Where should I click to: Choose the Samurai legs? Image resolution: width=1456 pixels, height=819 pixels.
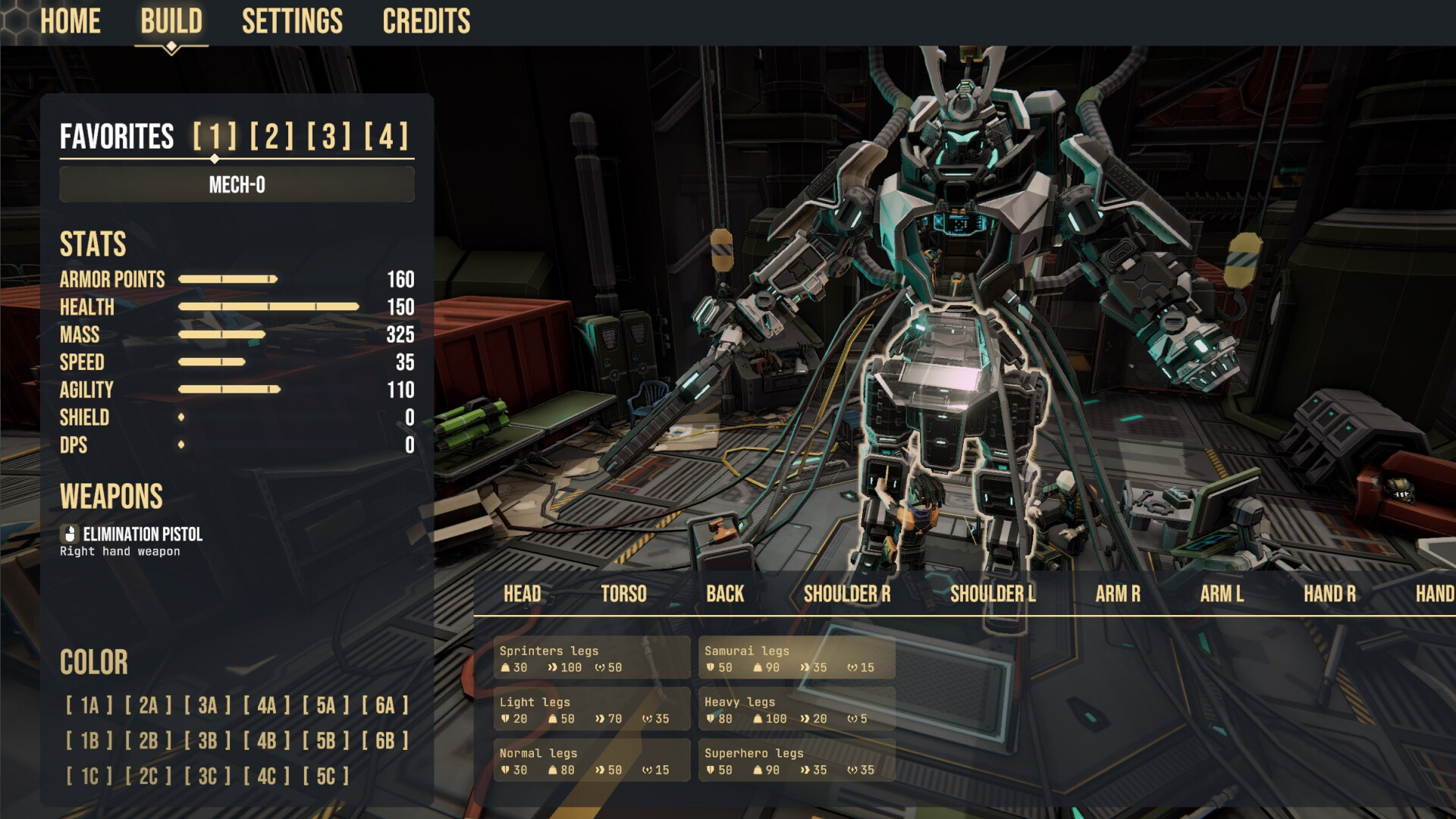click(x=796, y=658)
